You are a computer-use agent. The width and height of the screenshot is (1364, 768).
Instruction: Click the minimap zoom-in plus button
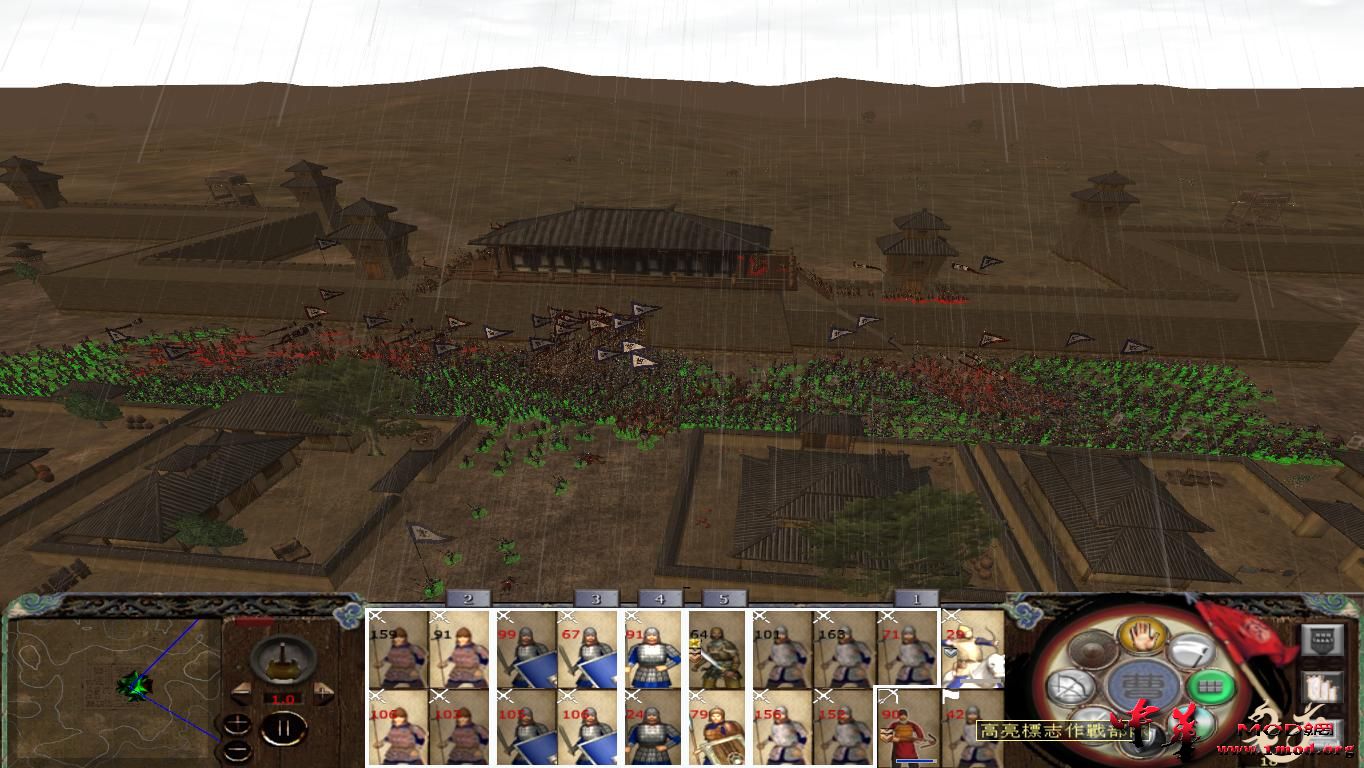pyautogui.click(x=238, y=724)
